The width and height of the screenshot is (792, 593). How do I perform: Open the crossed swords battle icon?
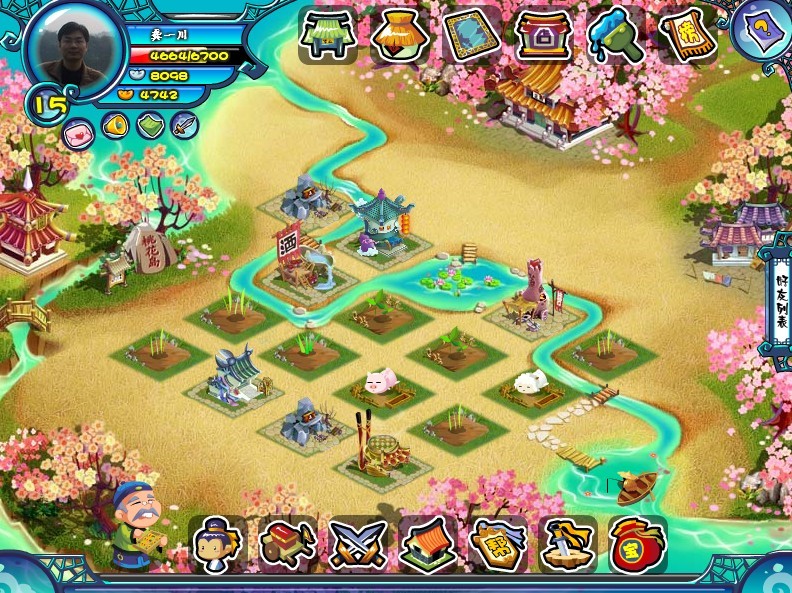358,544
